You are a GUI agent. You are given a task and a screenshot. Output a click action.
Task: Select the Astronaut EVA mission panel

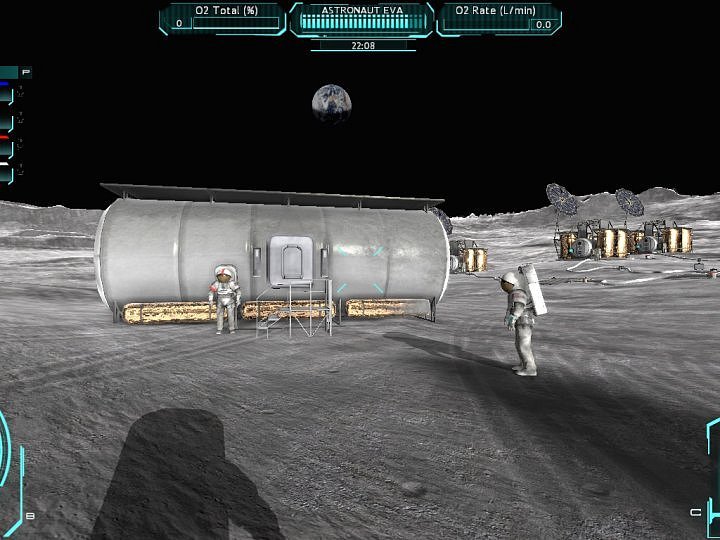tap(360, 18)
